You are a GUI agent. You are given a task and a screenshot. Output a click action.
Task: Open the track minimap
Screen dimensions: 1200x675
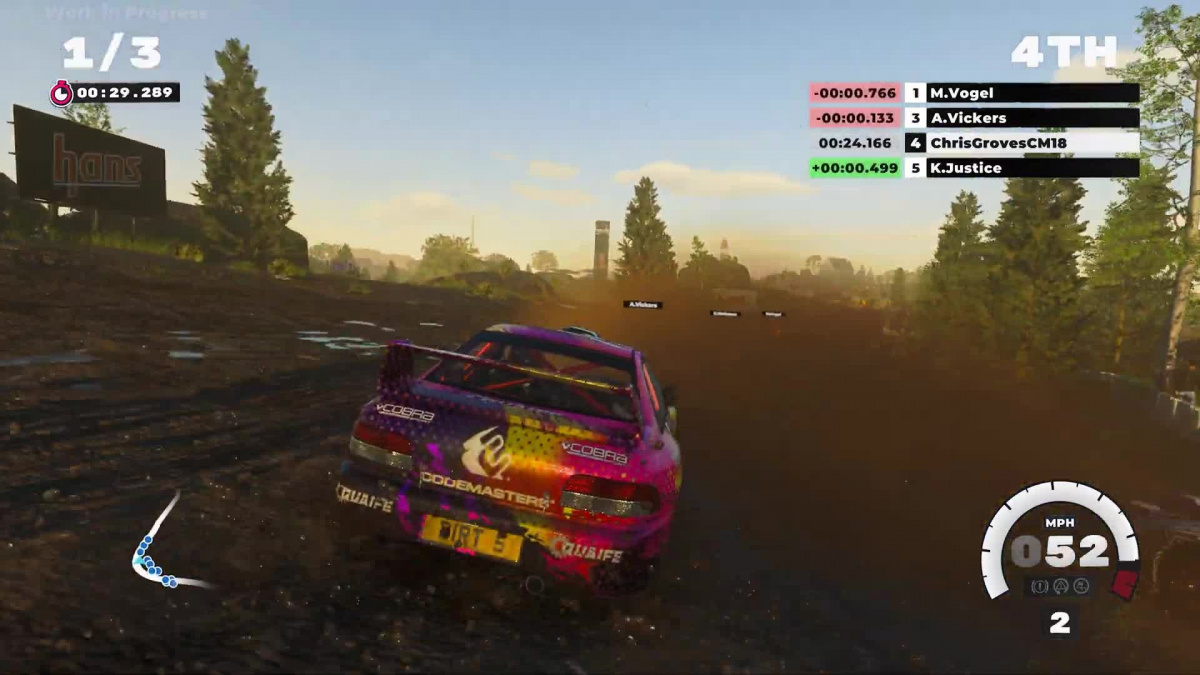160,545
